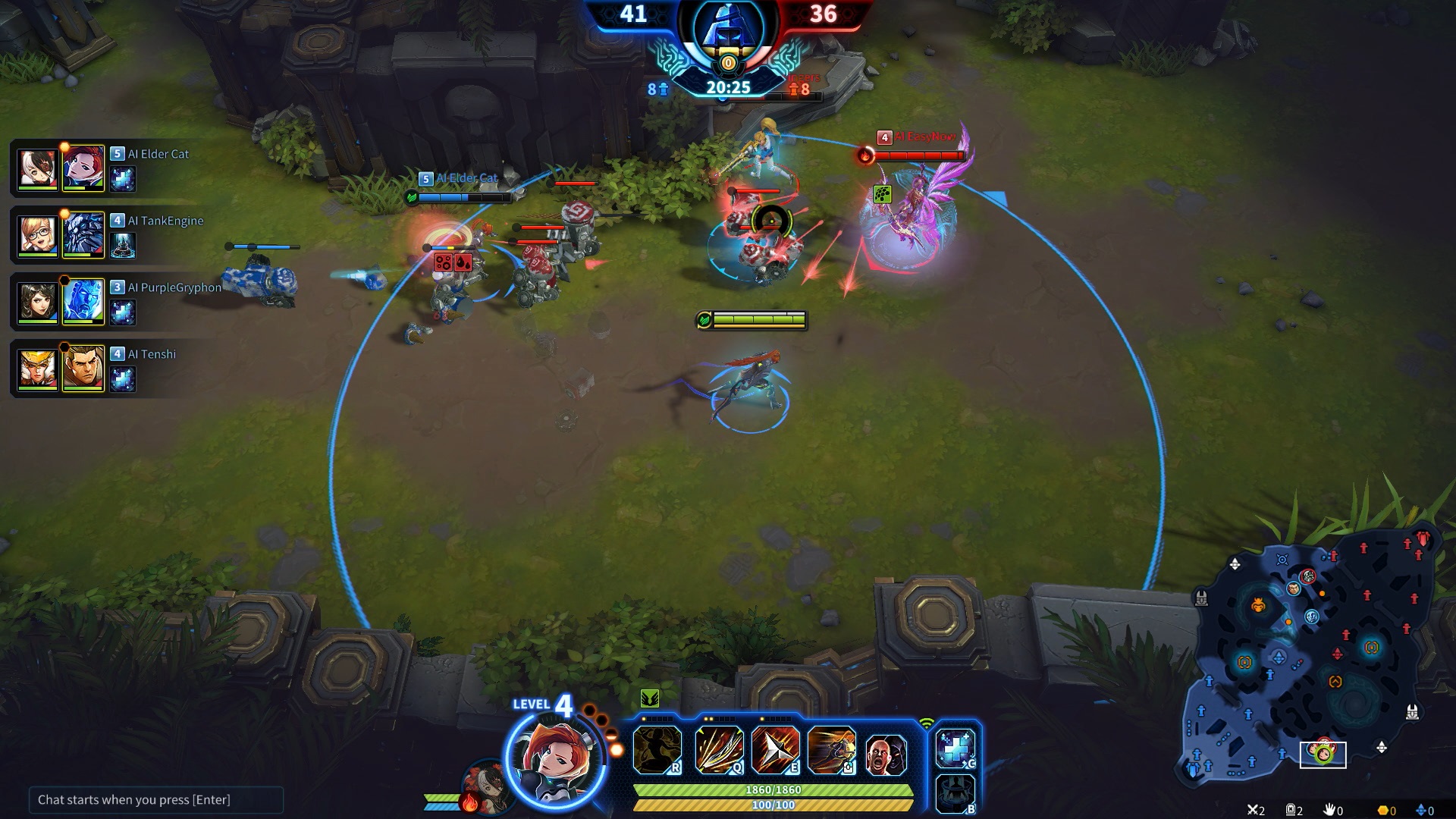Use the healing cross spell (C)

click(955, 748)
